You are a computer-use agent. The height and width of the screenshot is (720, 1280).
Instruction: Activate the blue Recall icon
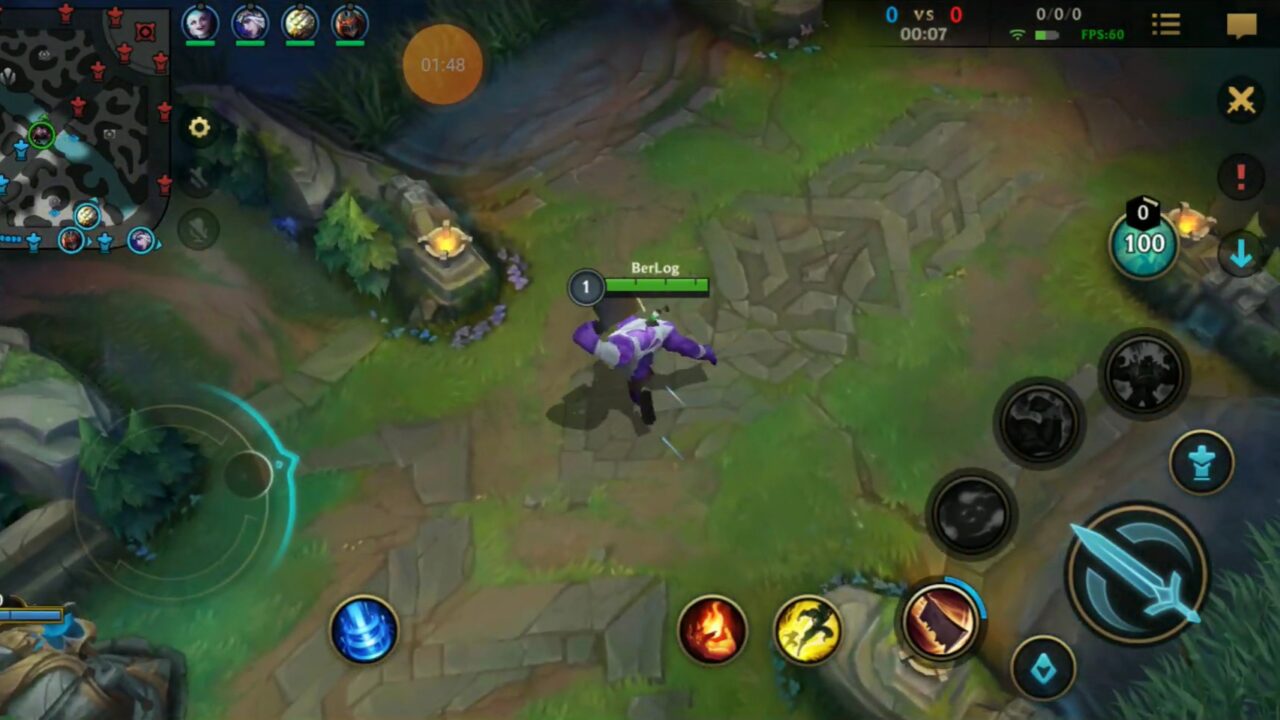point(365,630)
